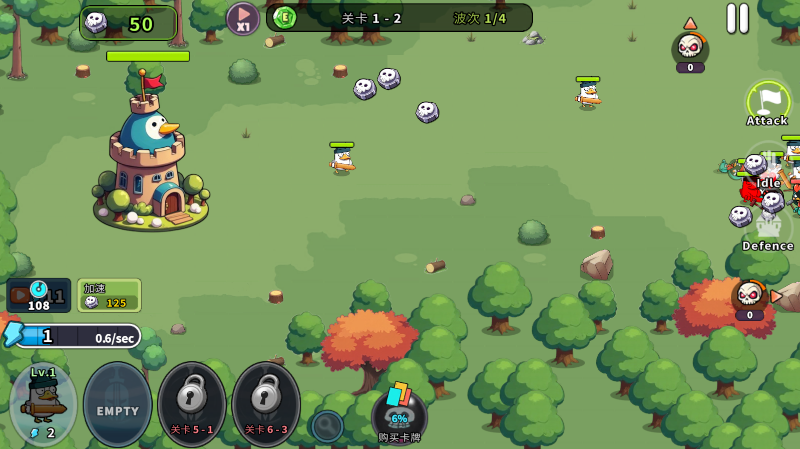800x449 pixels.
Task: Tap the locked slot labeled 关卡 5-1
Action: (x=192, y=403)
